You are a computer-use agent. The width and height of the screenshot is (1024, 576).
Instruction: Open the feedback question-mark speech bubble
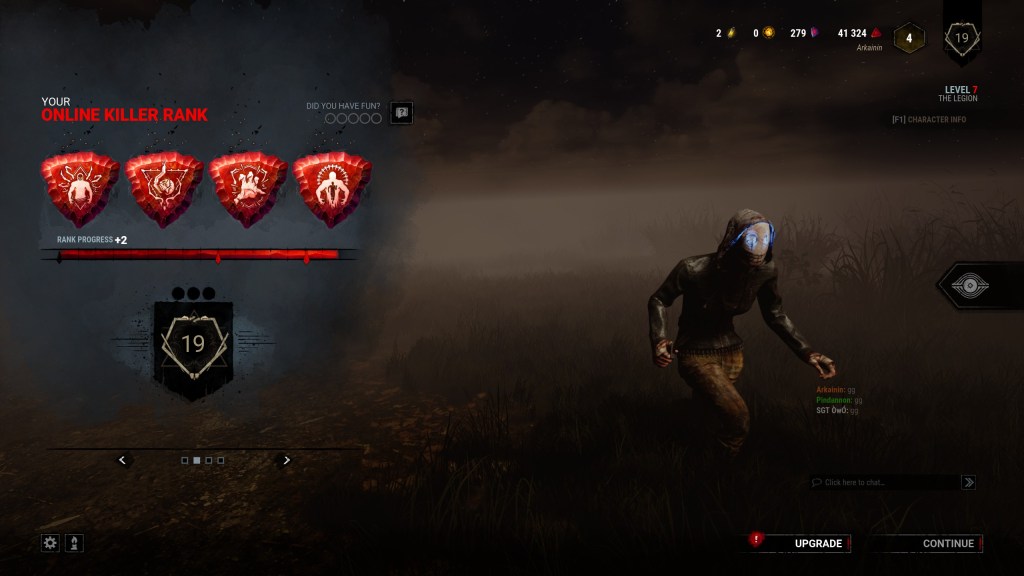(x=401, y=113)
